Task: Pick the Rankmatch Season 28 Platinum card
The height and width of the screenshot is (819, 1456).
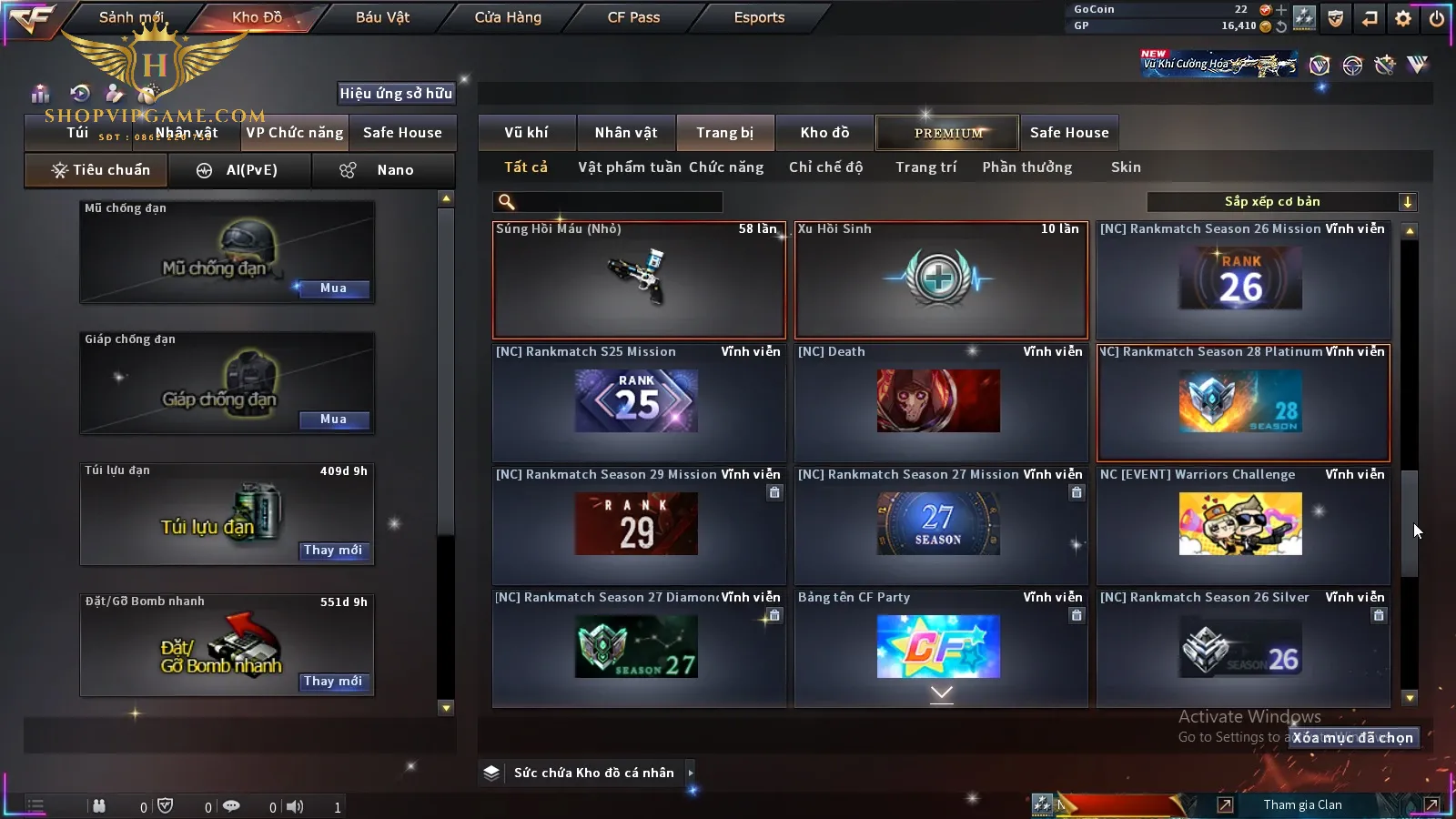Action: 1243,403
